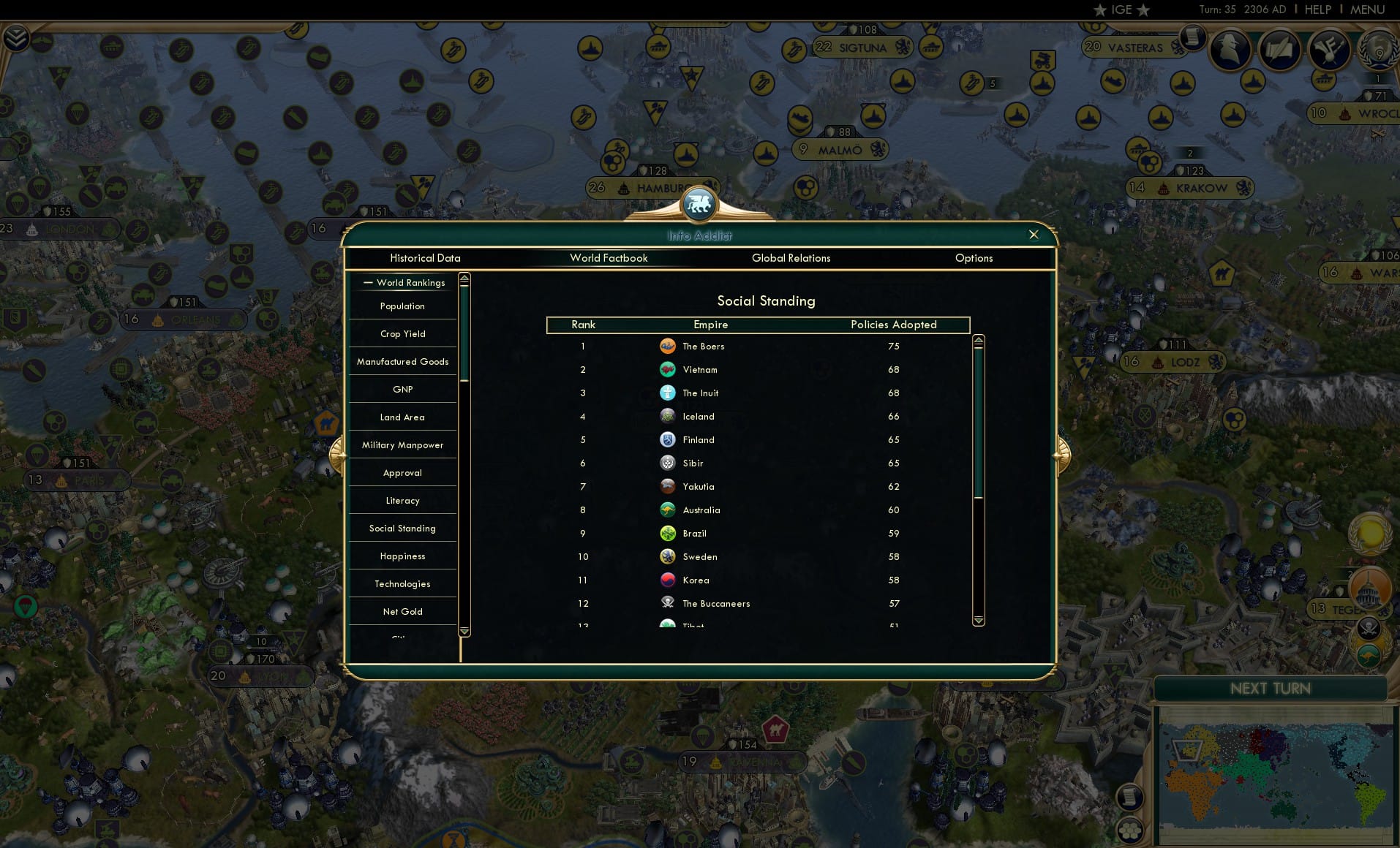The width and height of the screenshot is (1400, 848).
Task: Click the hex tiles icon beside the minimap
Action: coord(1129,830)
